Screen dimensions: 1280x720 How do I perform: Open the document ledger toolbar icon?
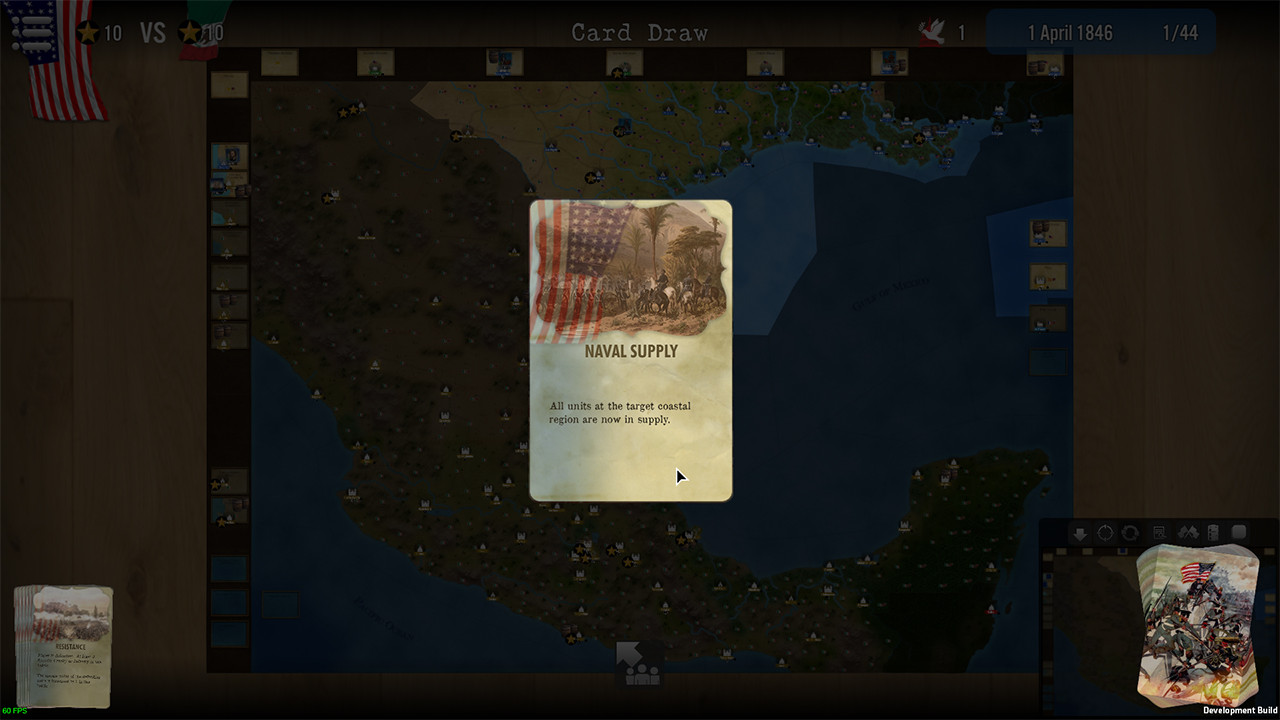1159,533
